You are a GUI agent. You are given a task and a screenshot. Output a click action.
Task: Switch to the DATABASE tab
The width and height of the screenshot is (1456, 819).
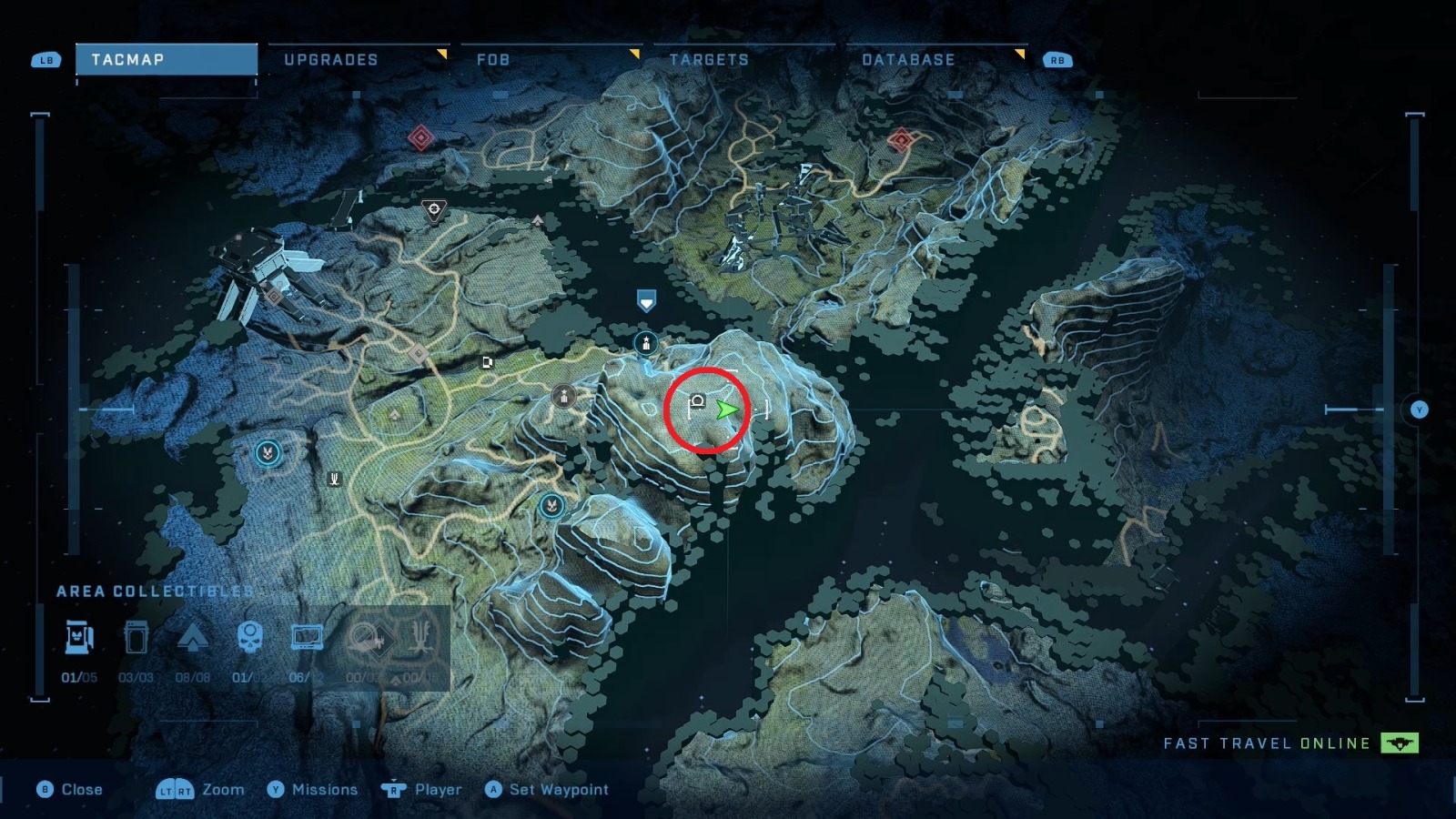pyautogui.click(x=907, y=59)
